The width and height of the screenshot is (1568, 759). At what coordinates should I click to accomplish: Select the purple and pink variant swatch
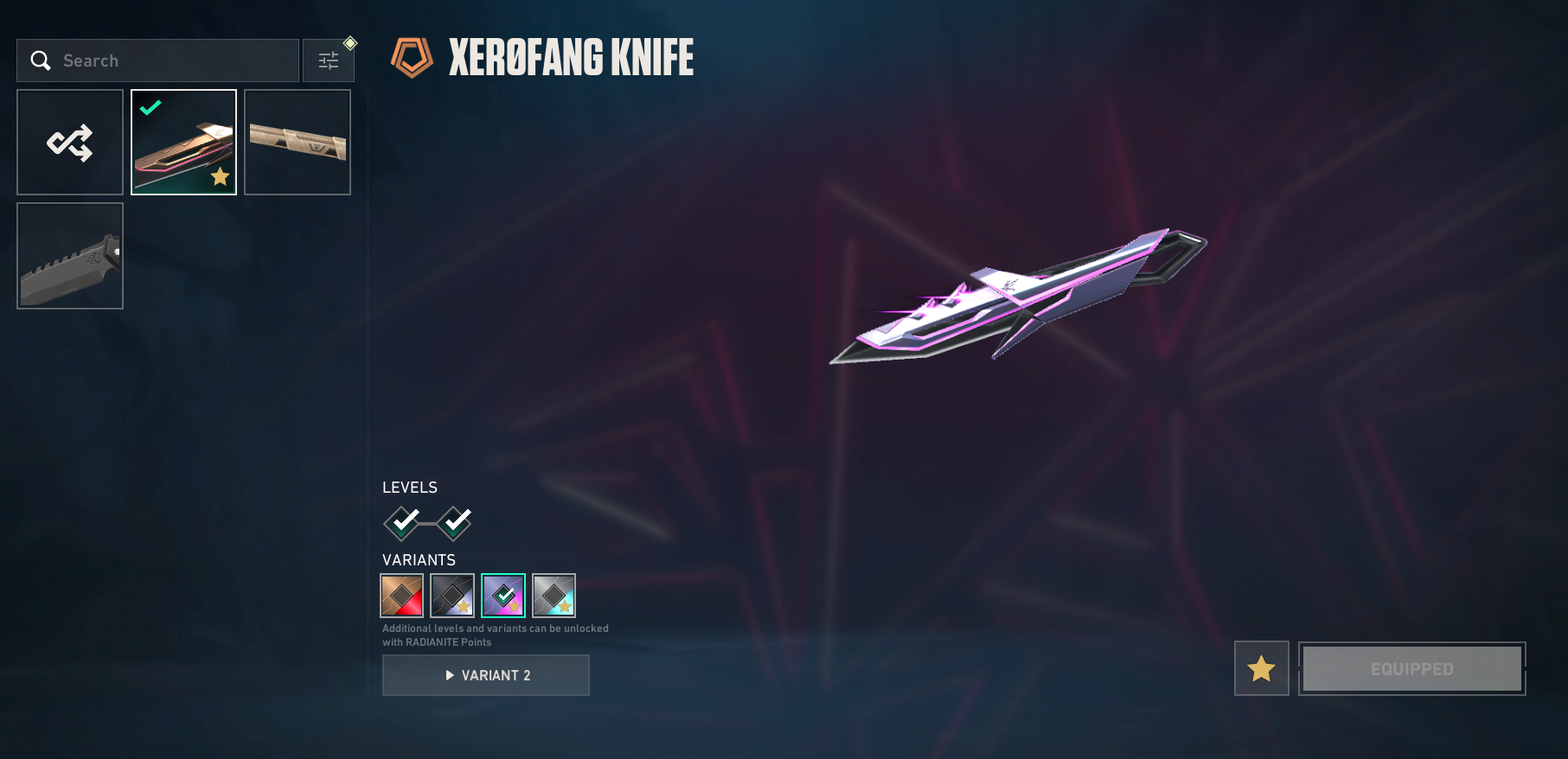pos(503,596)
